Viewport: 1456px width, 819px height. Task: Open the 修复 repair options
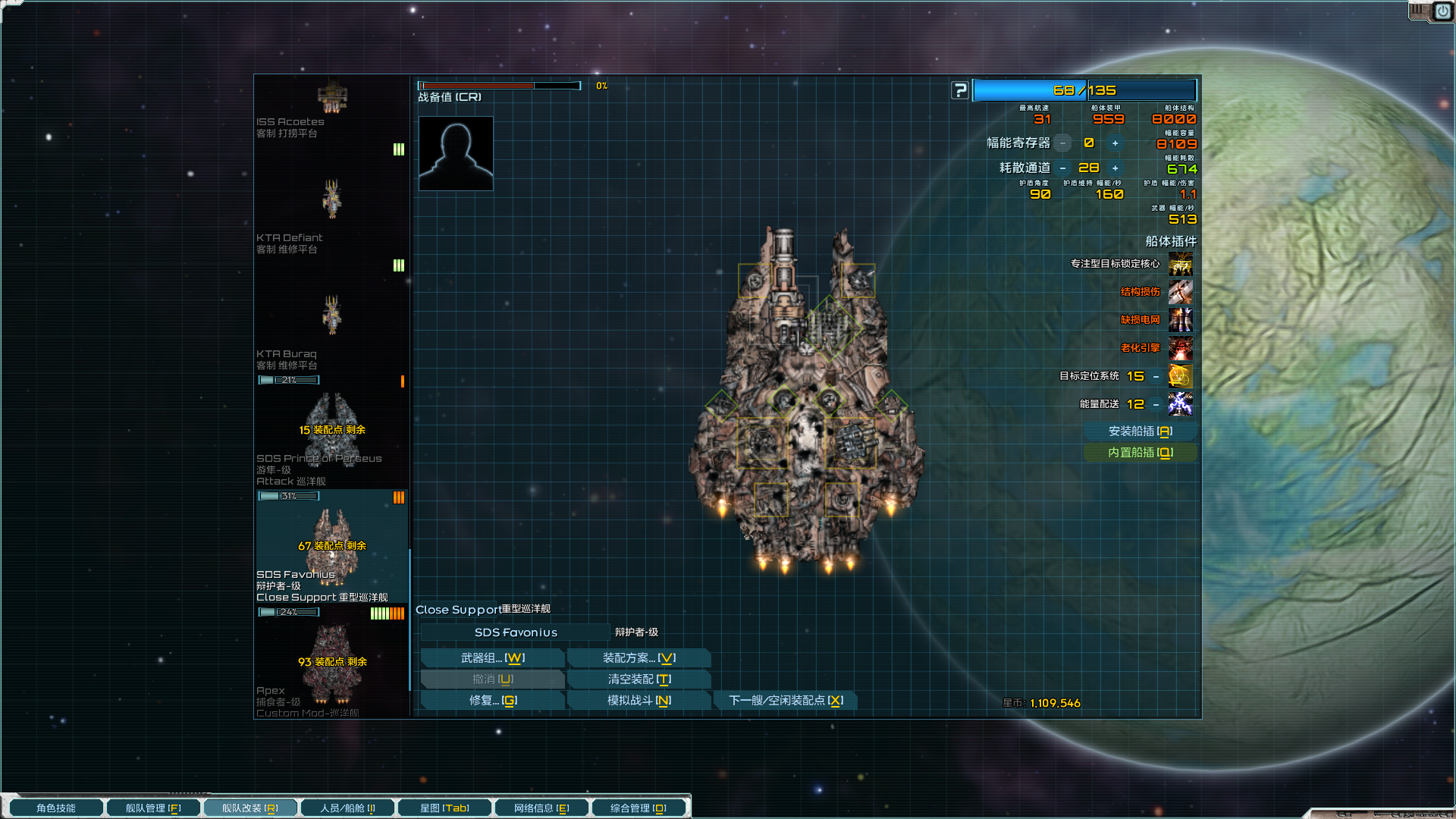[x=492, y=701]
